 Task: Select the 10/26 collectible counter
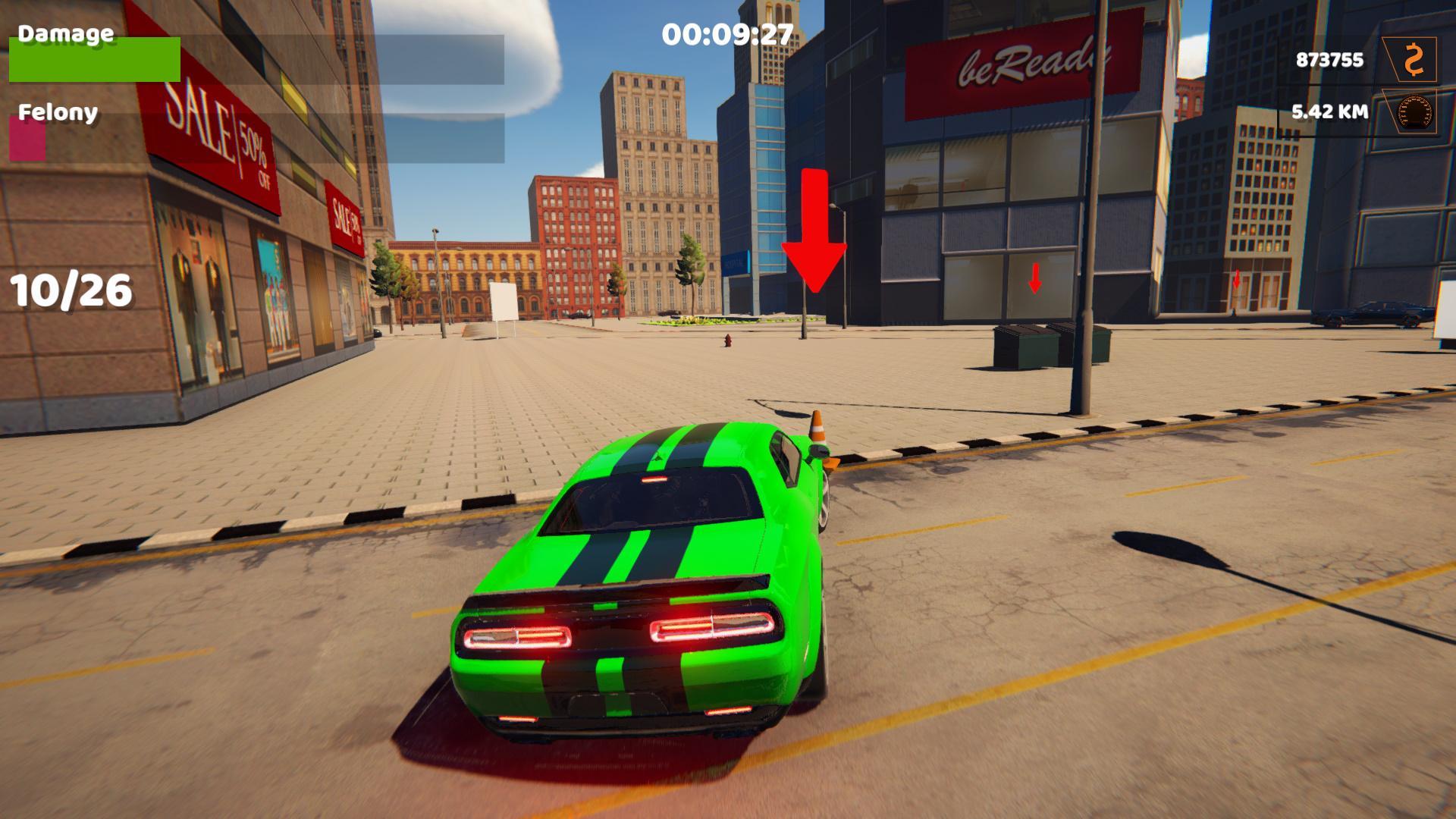(71, 288)
